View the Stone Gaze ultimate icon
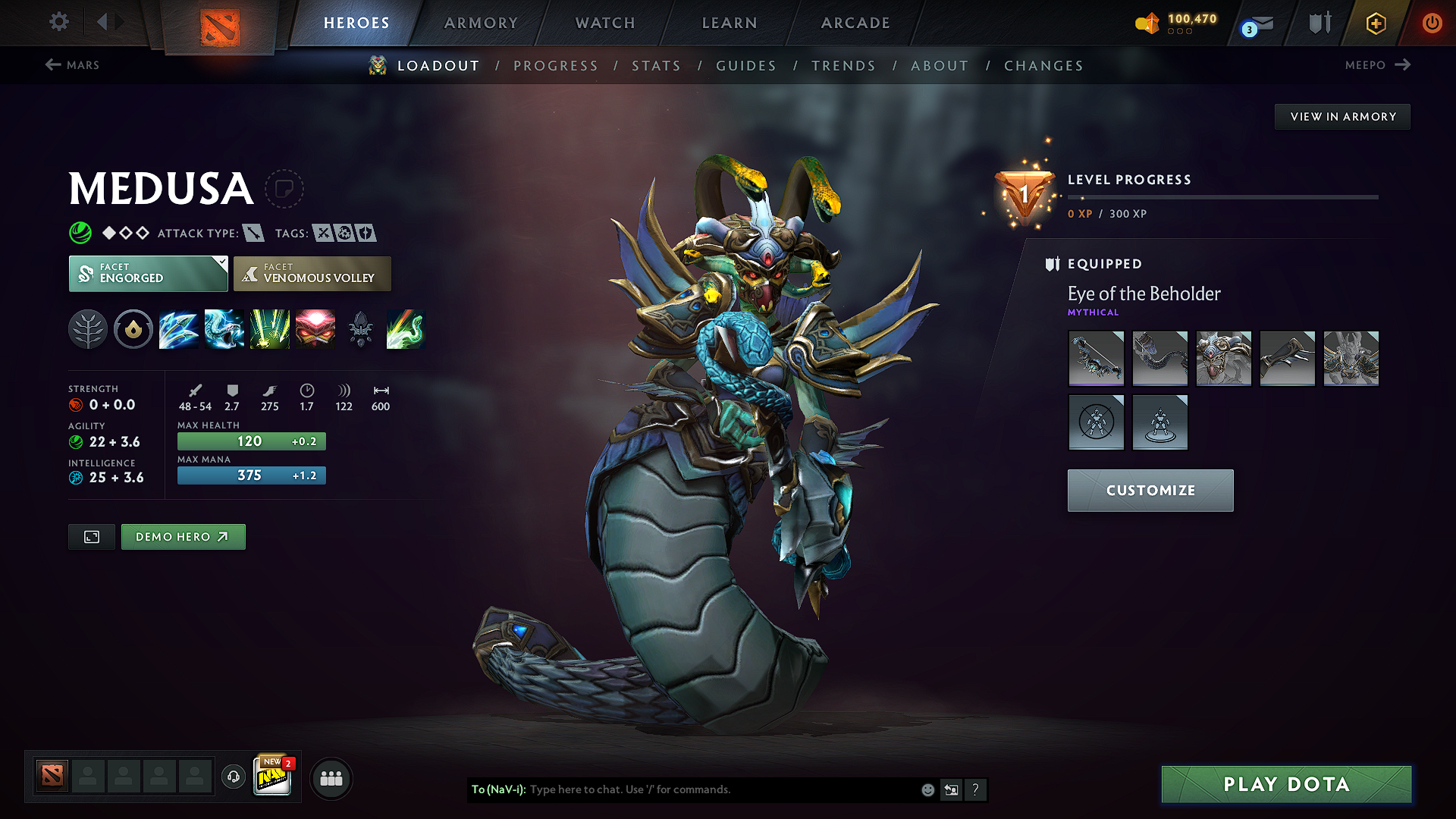 pyautogui.click(x=315, y=329)
